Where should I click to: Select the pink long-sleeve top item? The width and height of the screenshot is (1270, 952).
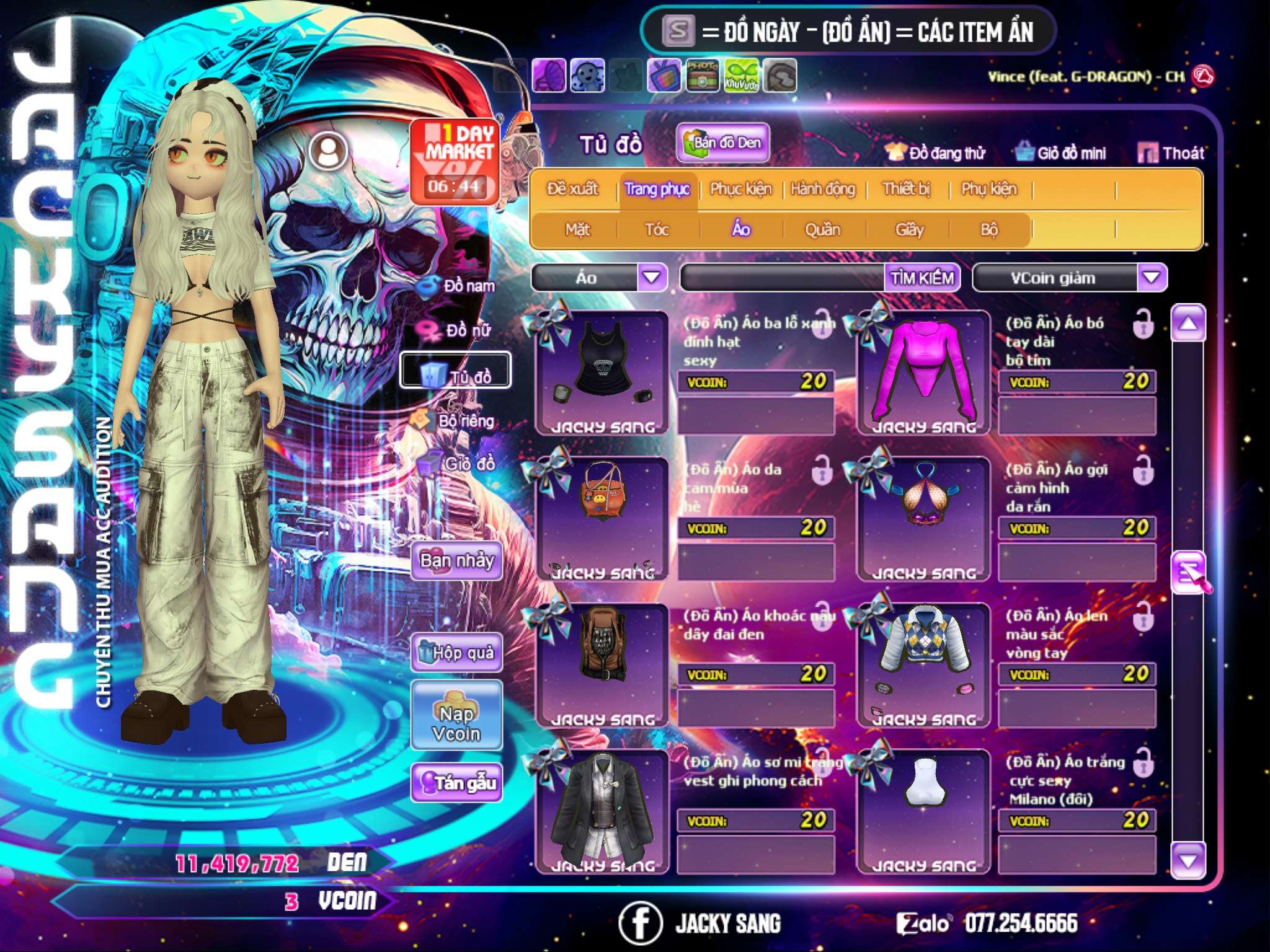923,372
